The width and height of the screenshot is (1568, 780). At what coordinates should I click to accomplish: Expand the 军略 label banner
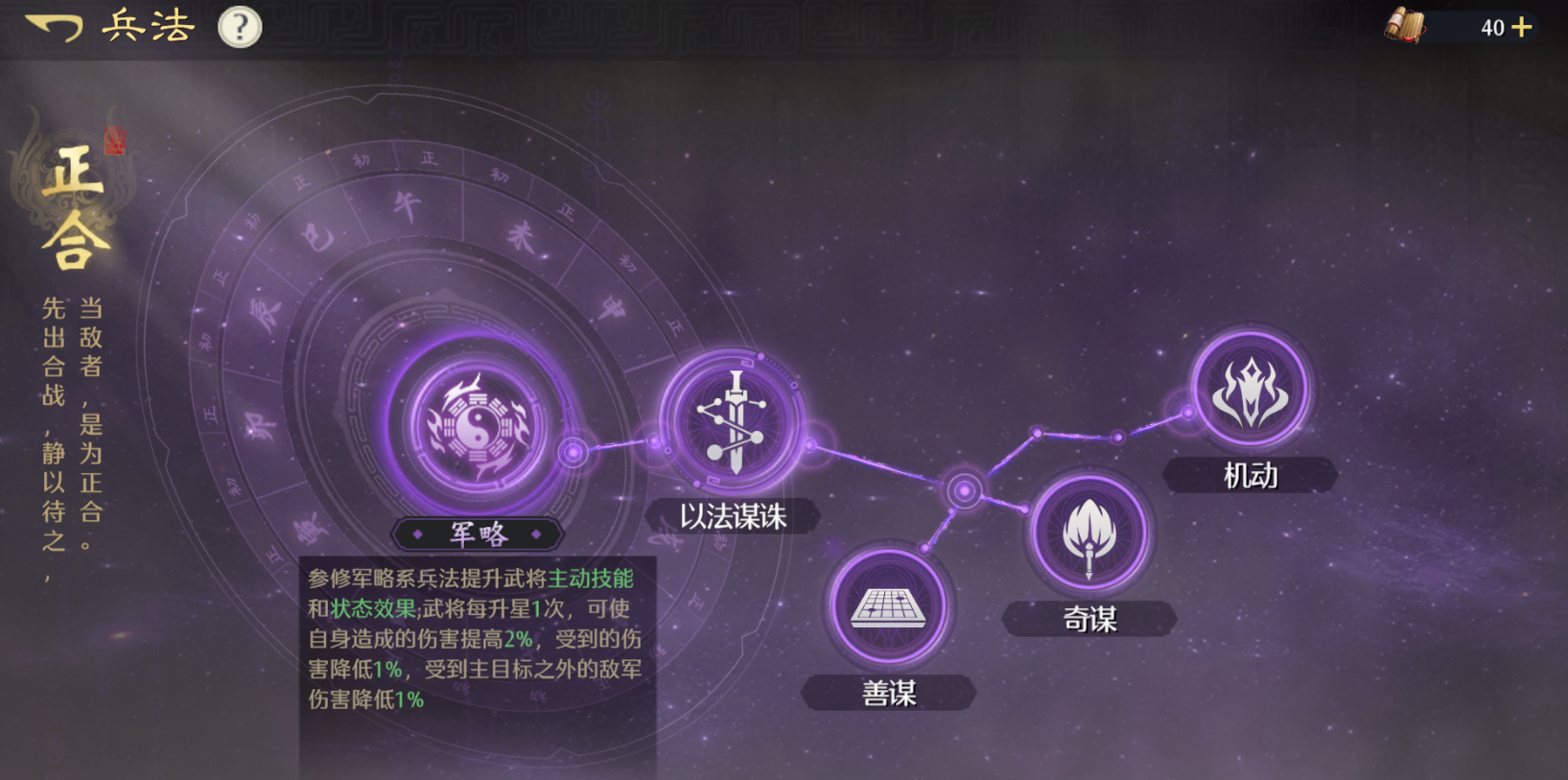tap(478, 535)
